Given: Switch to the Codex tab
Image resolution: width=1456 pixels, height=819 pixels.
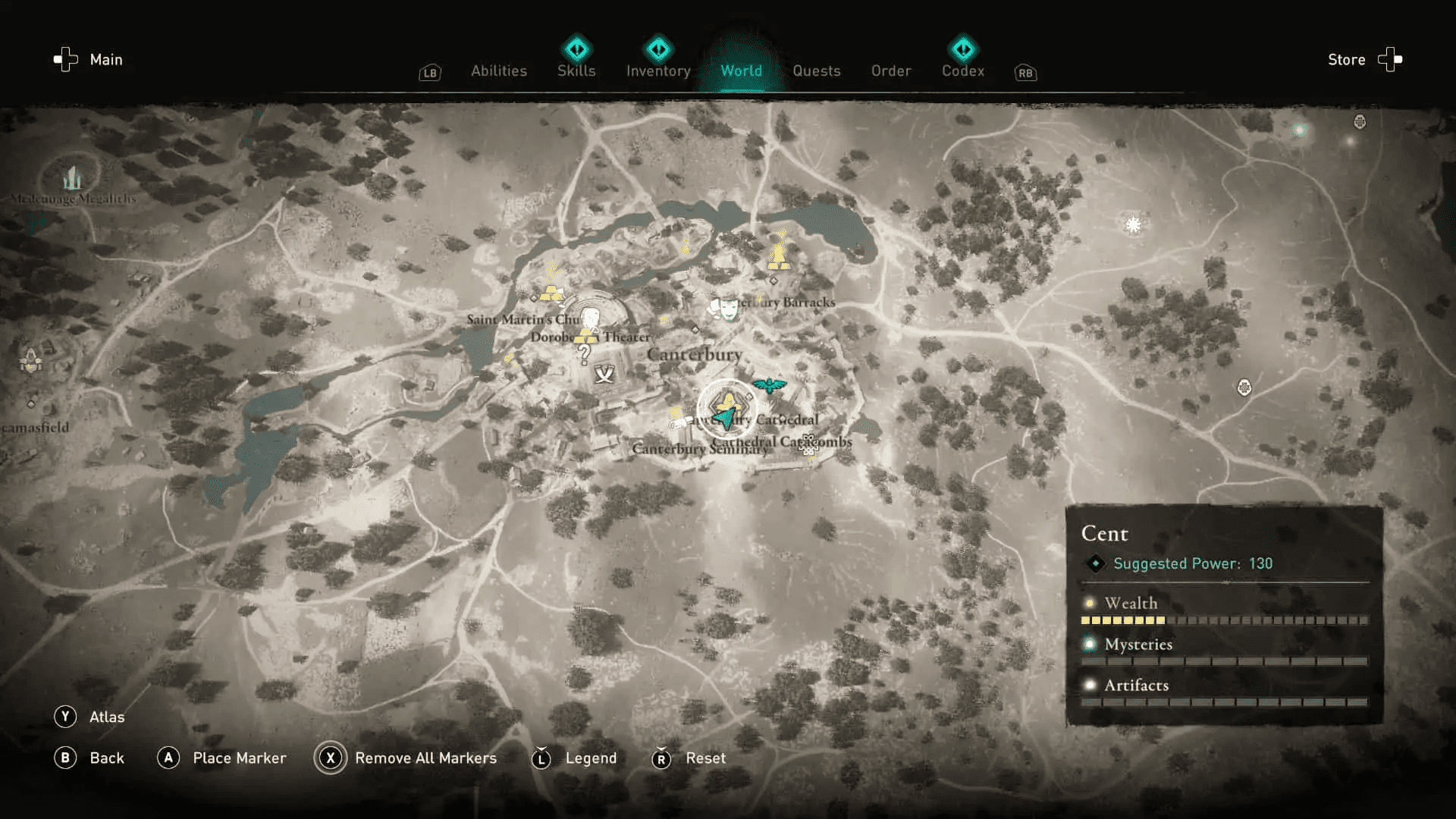Looking at the screenshot, I should pos(962,71).
